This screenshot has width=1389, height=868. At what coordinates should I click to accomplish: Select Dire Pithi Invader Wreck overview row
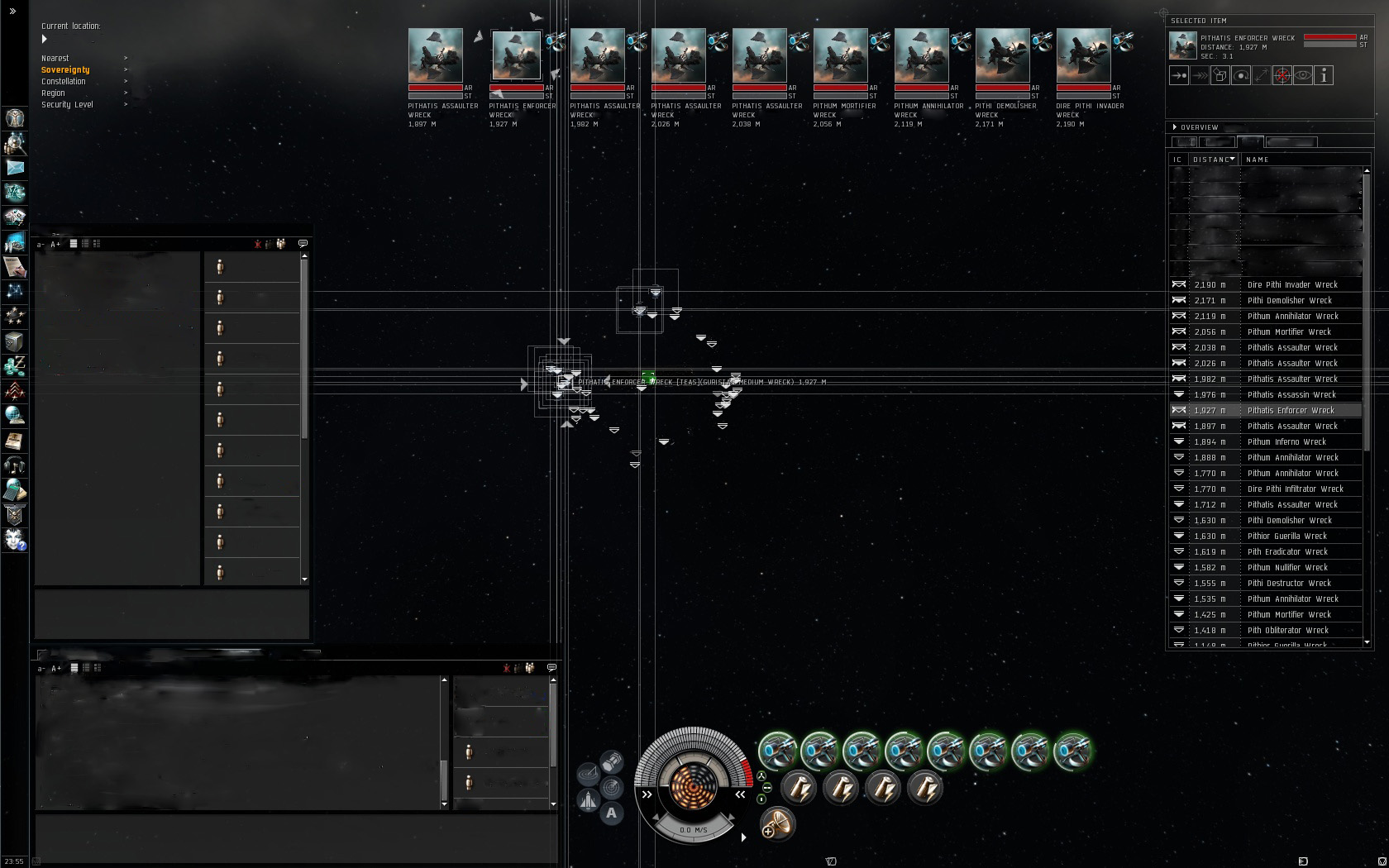click(1291, 284)
